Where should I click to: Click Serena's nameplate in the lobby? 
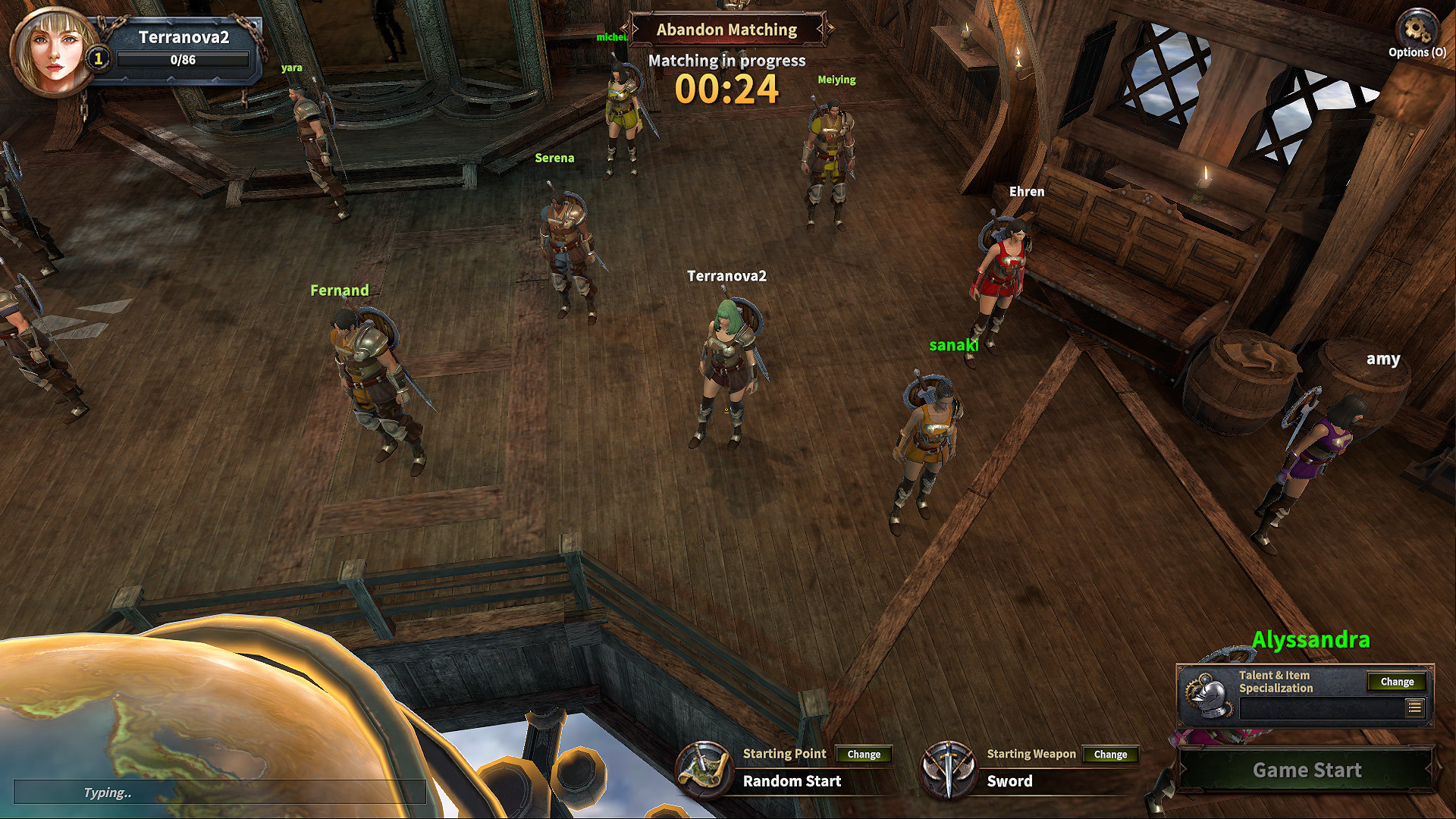(x=555, y=158)
